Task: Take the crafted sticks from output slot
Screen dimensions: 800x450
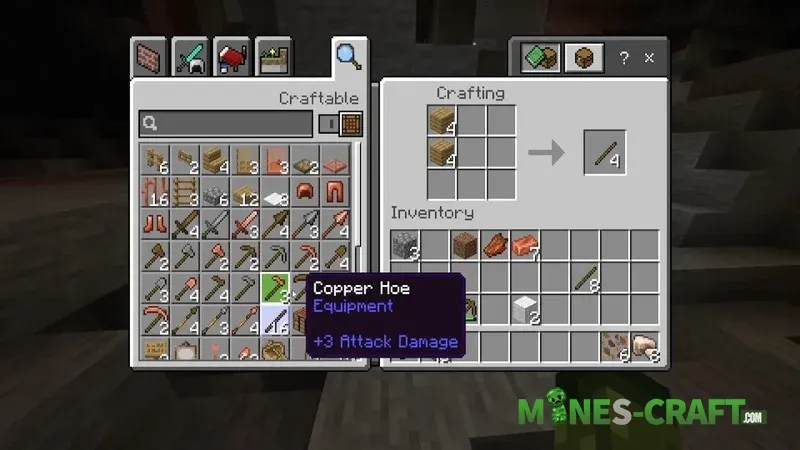Action: (x=605, y=152)
